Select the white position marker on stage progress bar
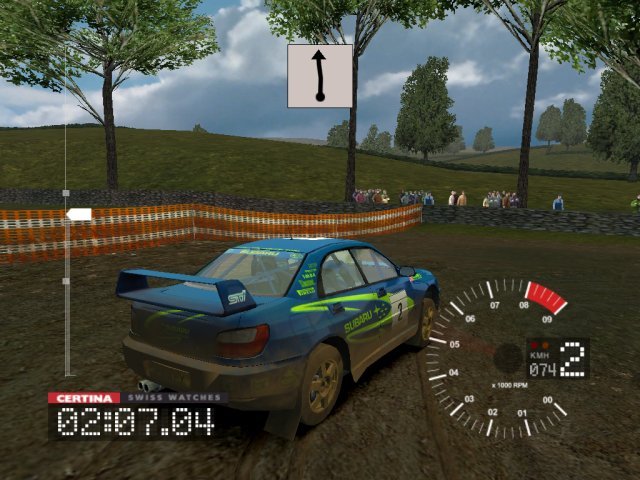This screenshot has width=640, height=480. click(x=79, y=214)
